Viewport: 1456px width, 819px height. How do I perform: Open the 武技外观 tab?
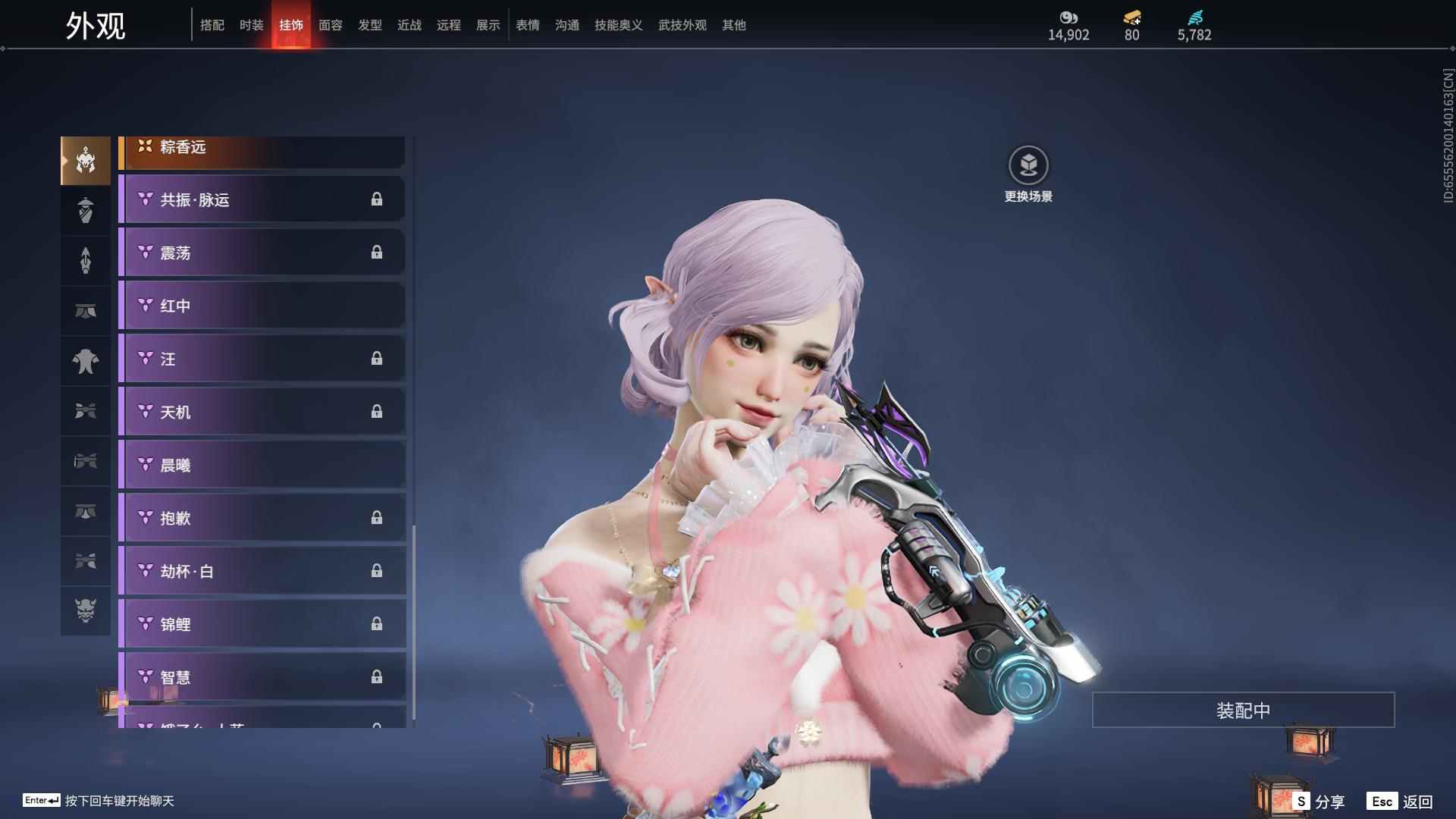[x=682, y=25]
